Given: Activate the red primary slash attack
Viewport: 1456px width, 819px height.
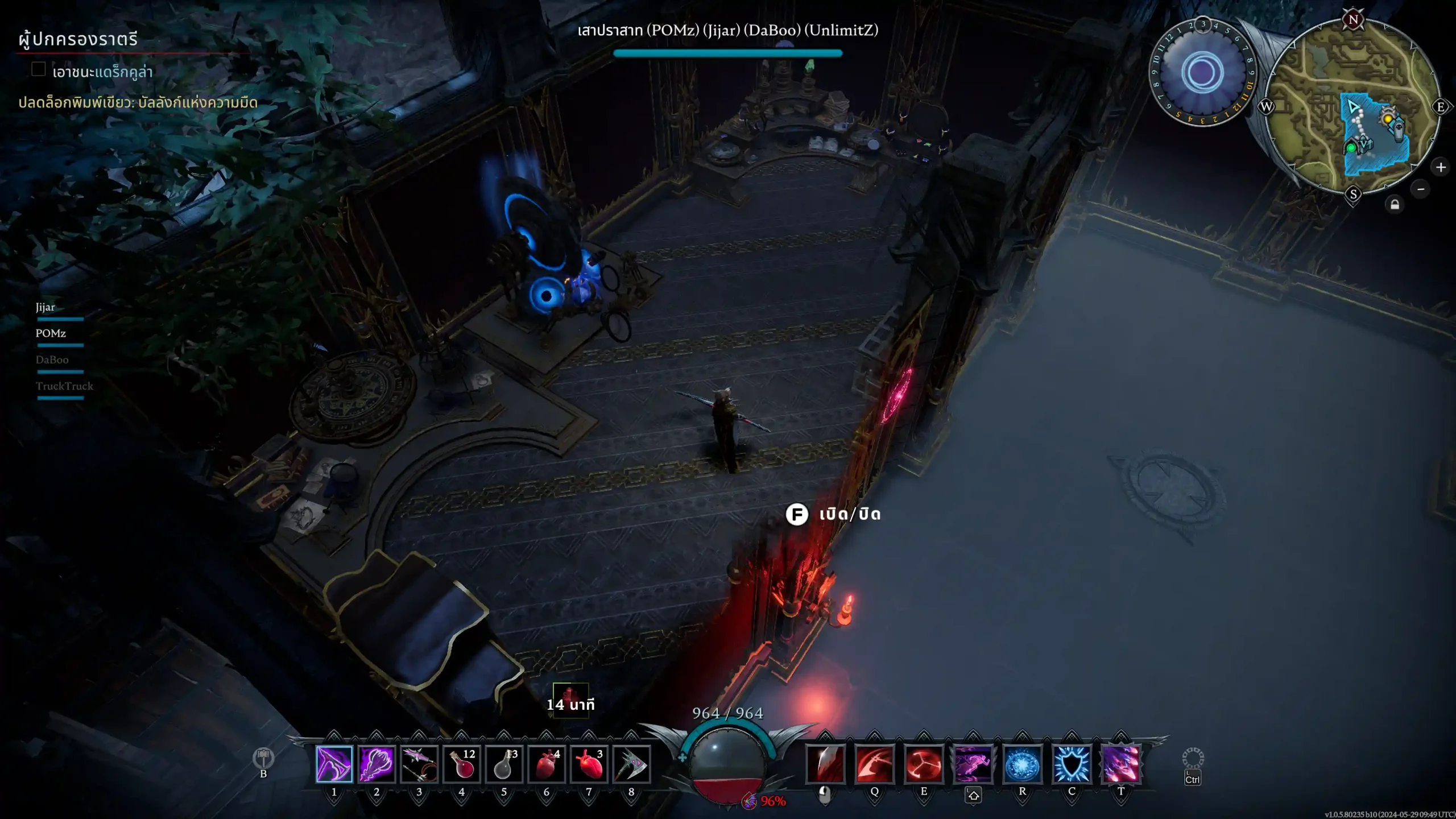Looking at the screenshot, I should click(825, 764).
